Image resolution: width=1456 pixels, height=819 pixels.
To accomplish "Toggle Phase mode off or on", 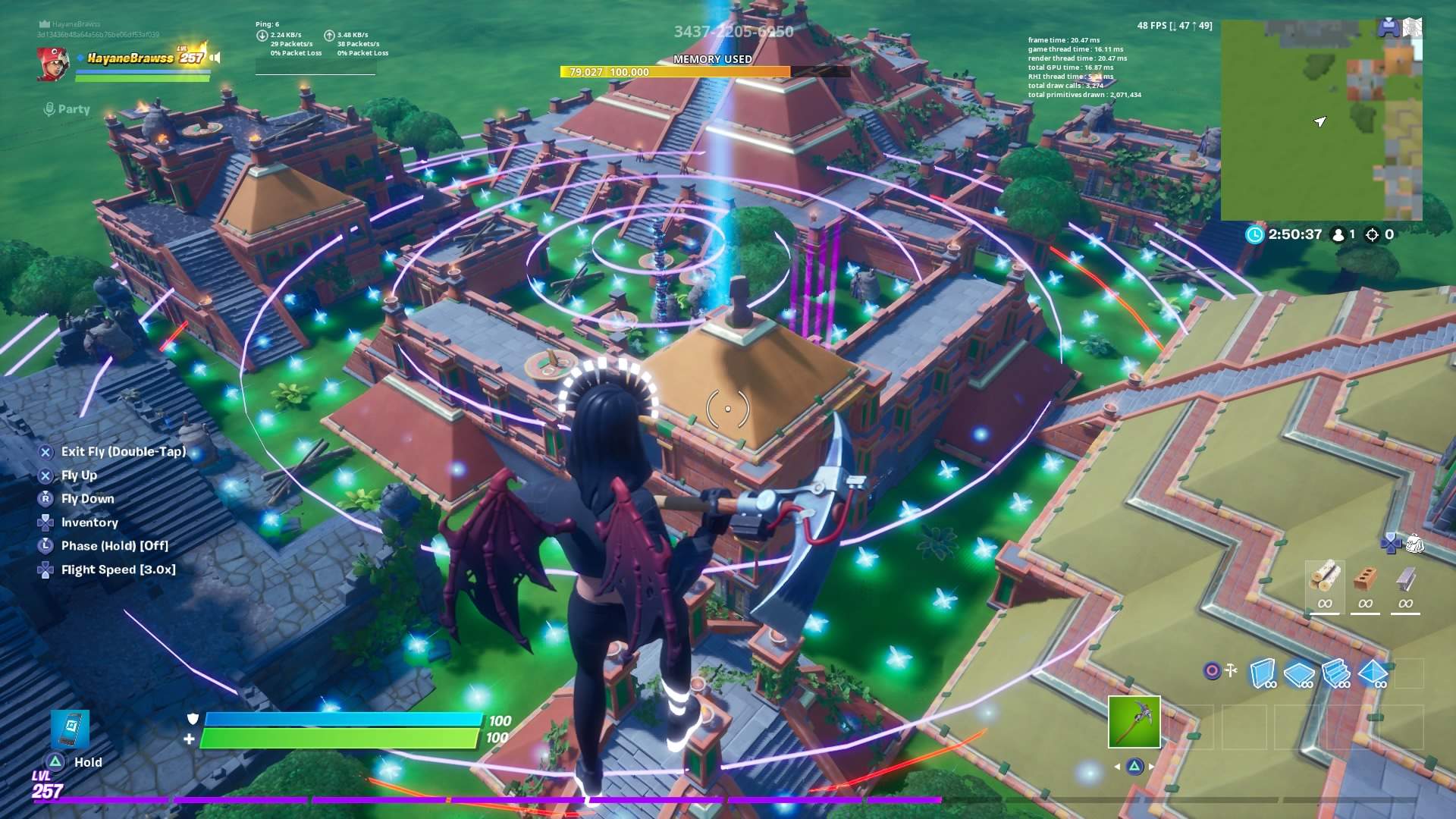I will coord(114,545).
